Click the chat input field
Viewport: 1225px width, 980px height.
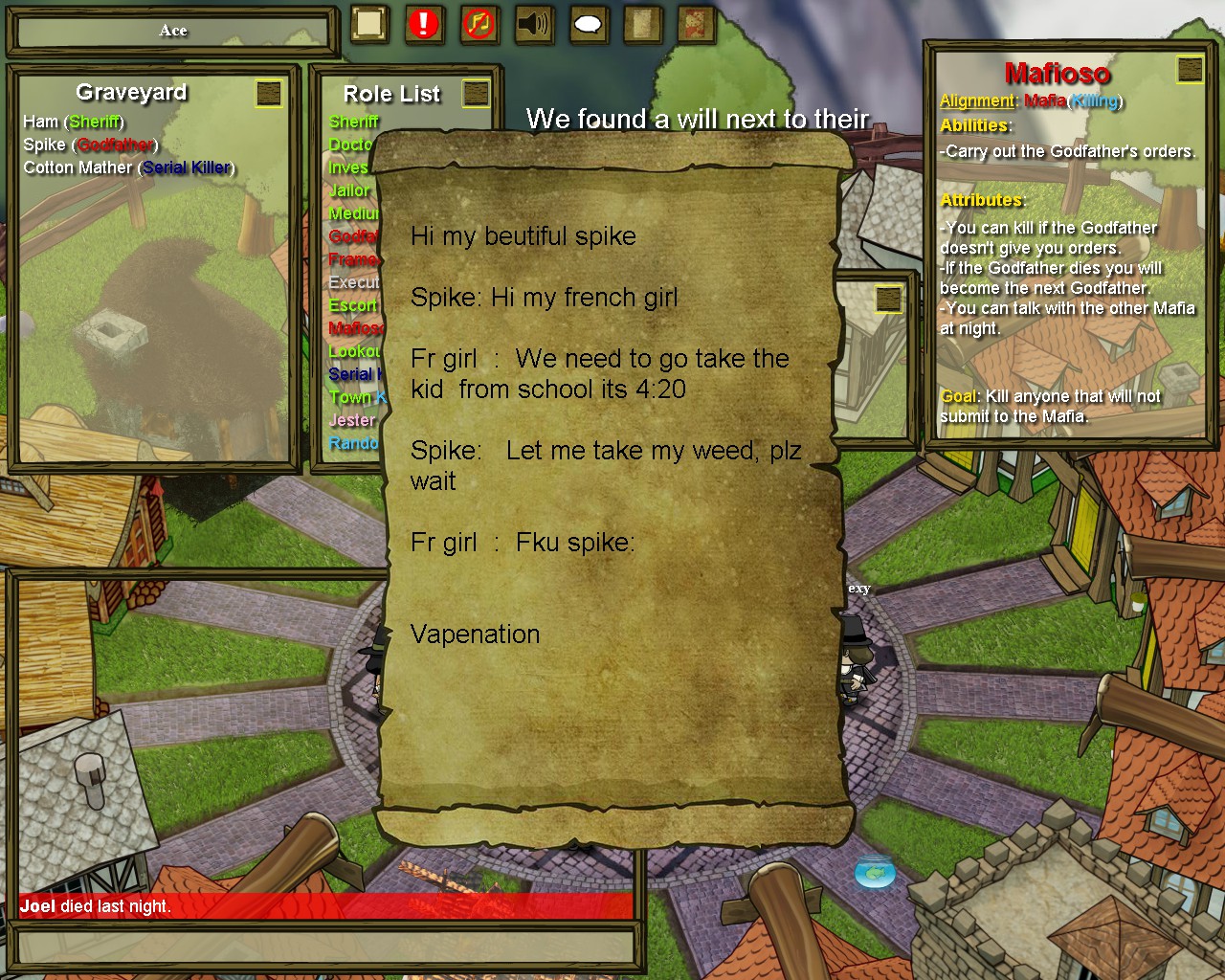(x=325, y=947)
